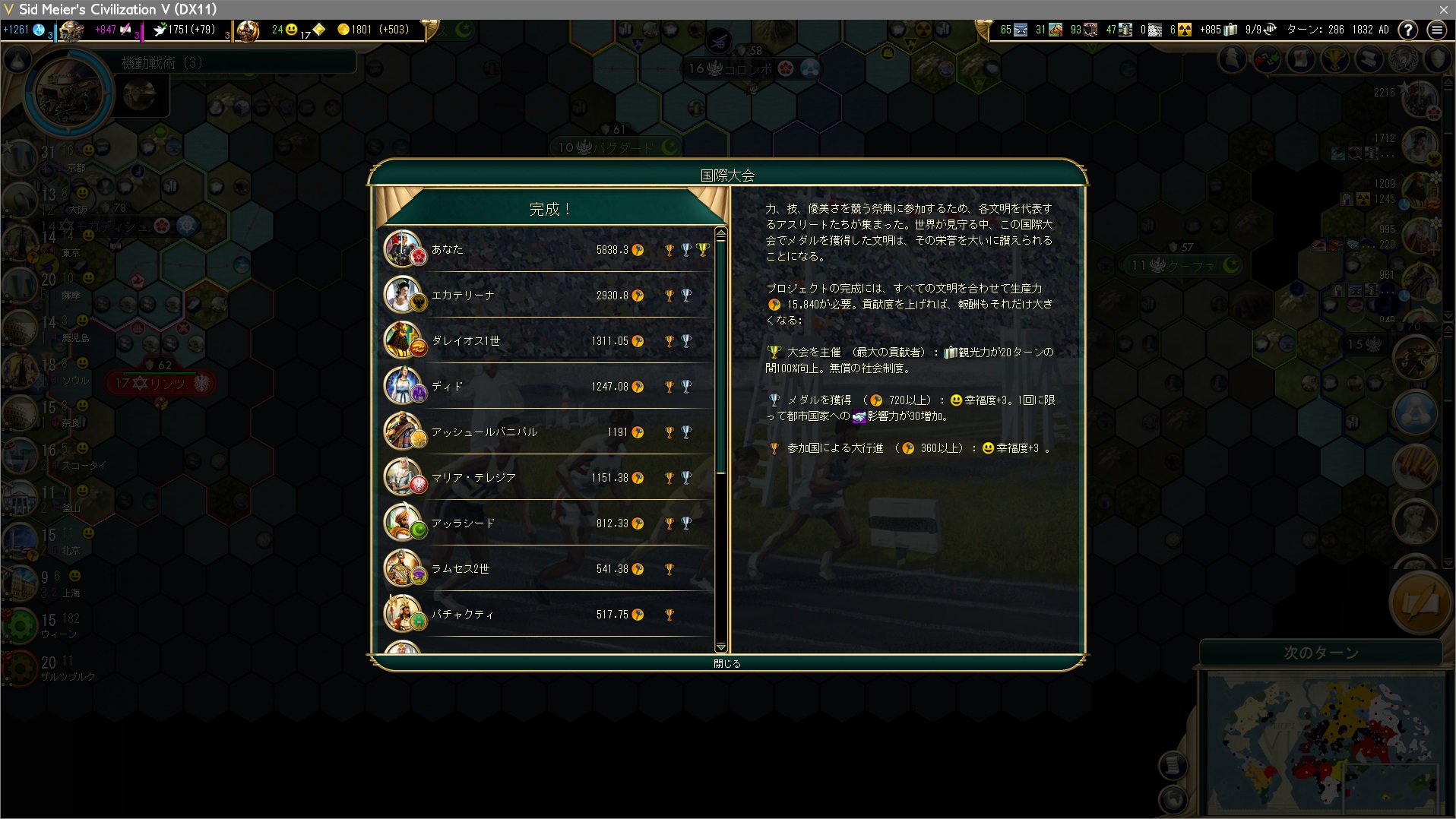1456x819 pixels.
Task: Click the 次のターン next turn button
Action: [1321, 653]
